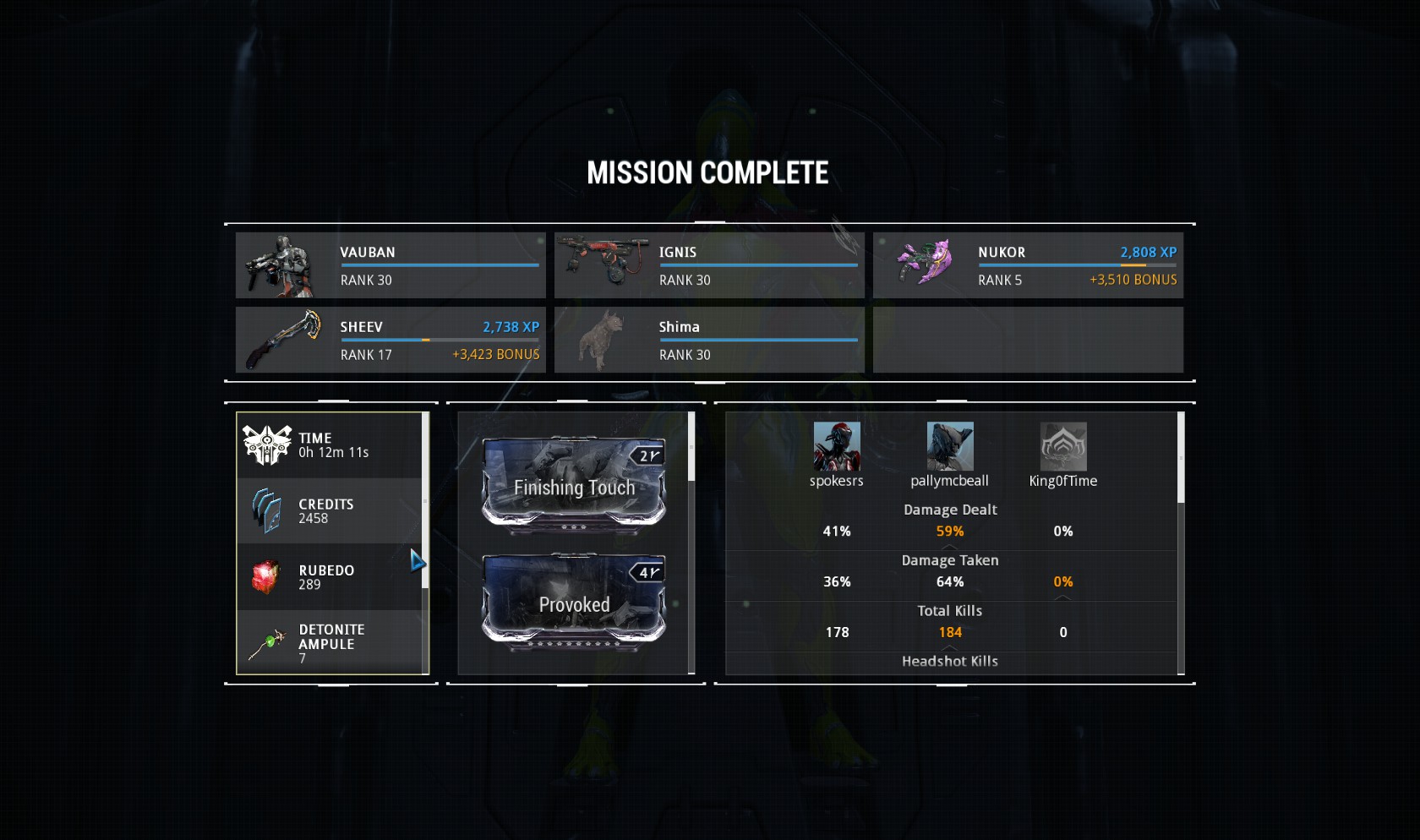The width and height of the screenshot is (1420, 840).
Task: View King0fTime player avatar
Action: click(x=1063, y=446)
